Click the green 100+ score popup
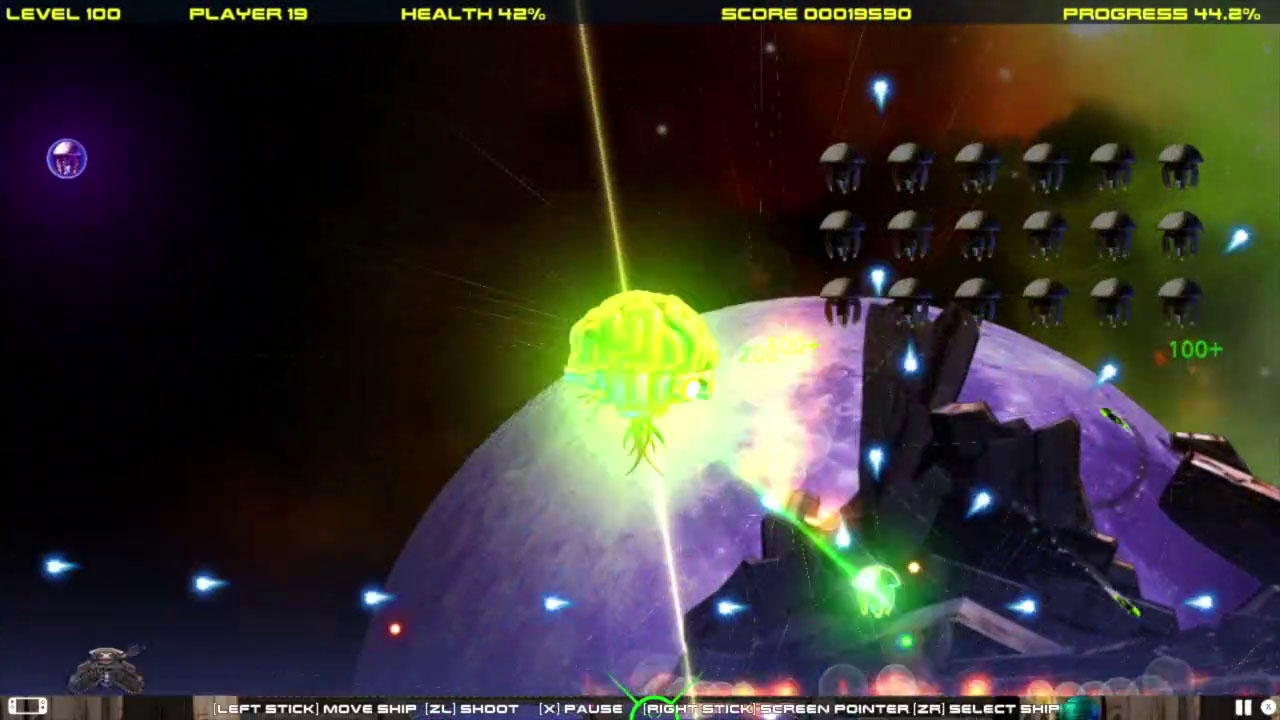Viewport: 1280px width, 720px height. (x=1194, y=349)
